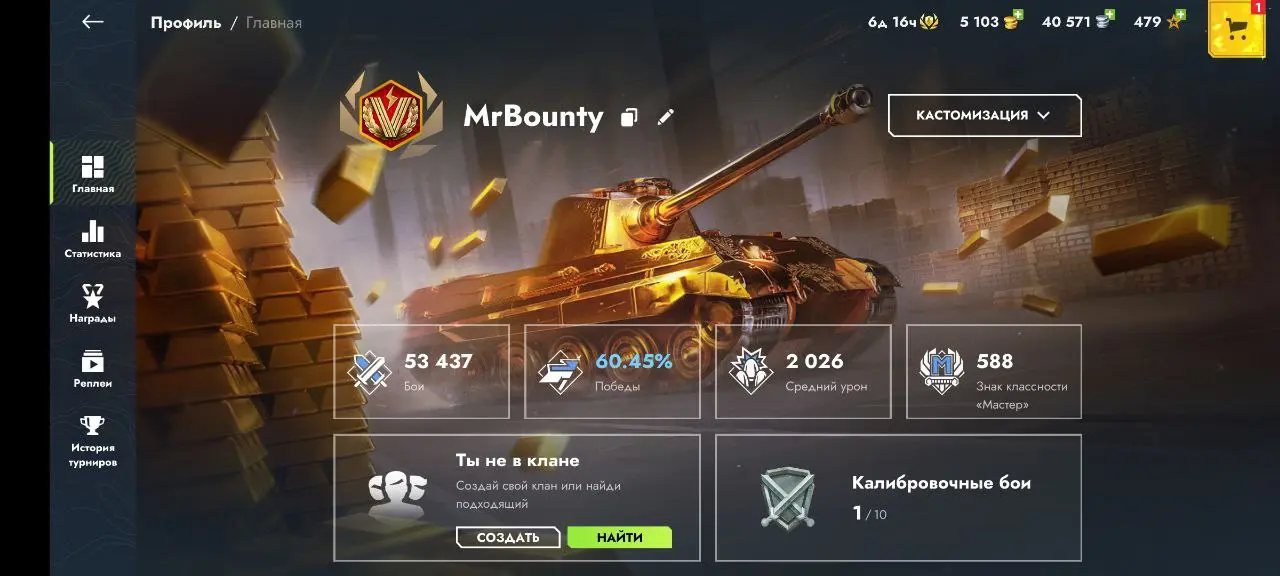The width and height of the screenshot is (1280, 576).
Task: Copy the MrBounty nickname
Action: (x=629, y=117)
